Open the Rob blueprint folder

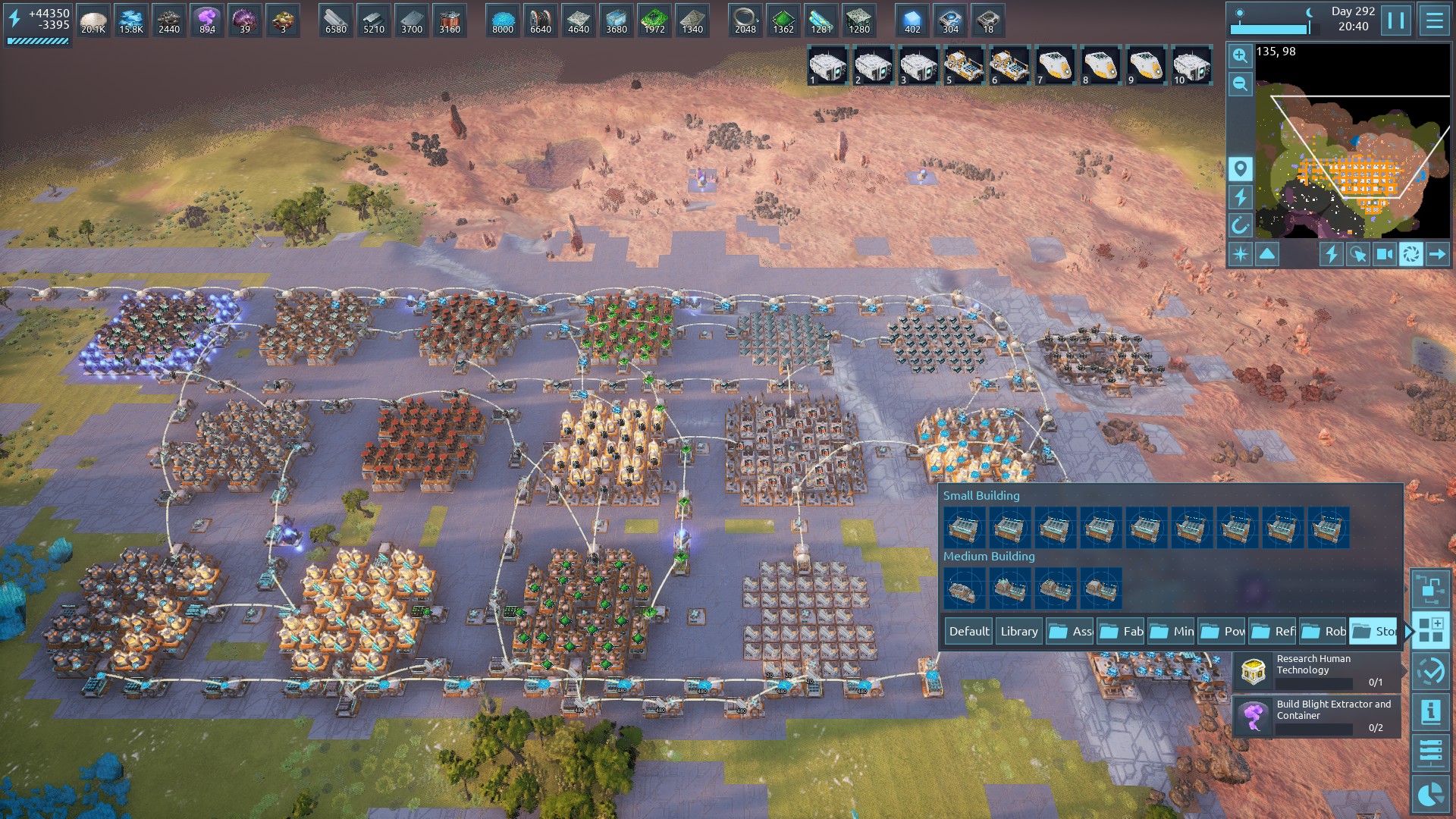pos(1323,631)
